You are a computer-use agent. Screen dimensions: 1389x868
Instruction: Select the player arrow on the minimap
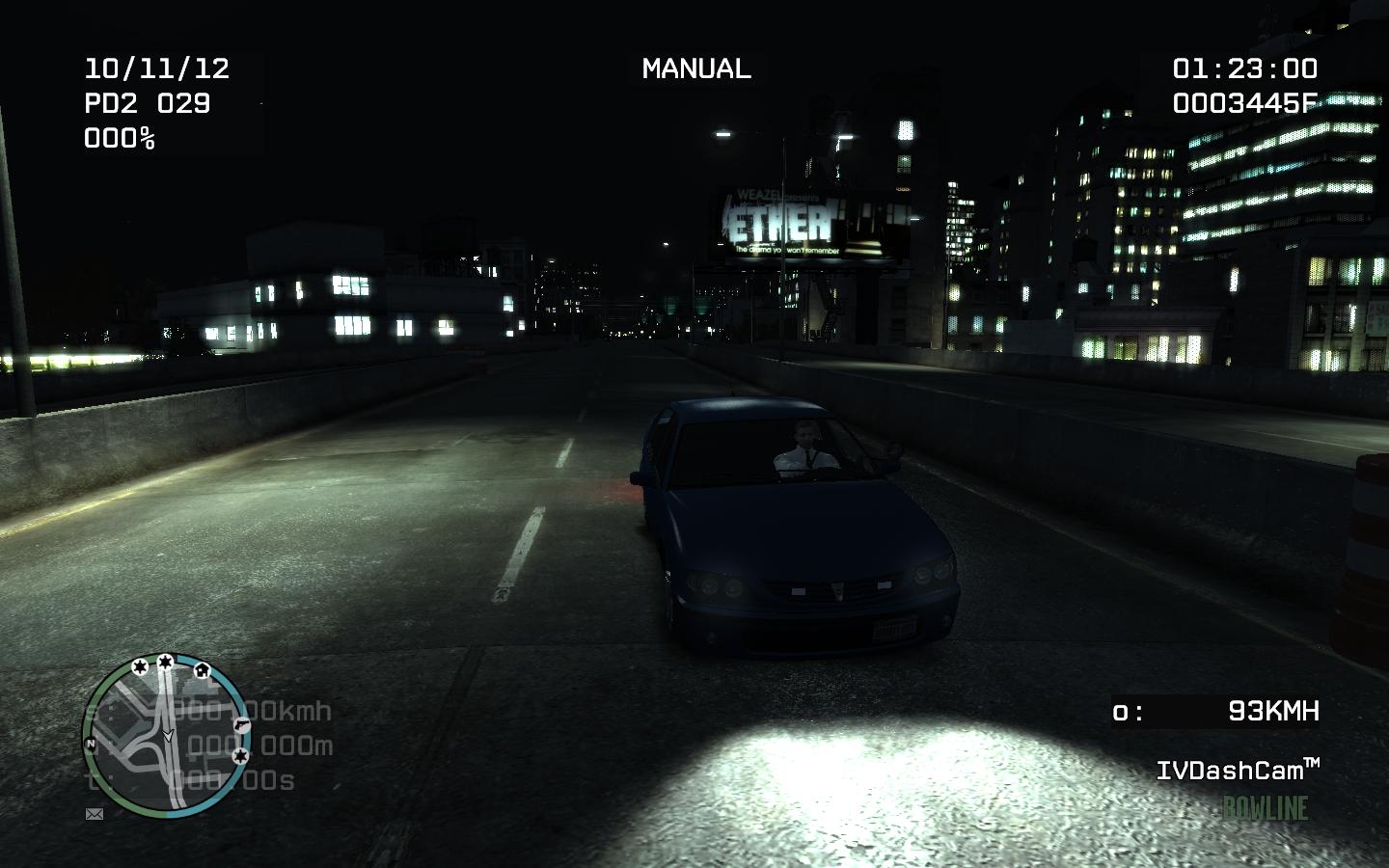coord(168,735)
